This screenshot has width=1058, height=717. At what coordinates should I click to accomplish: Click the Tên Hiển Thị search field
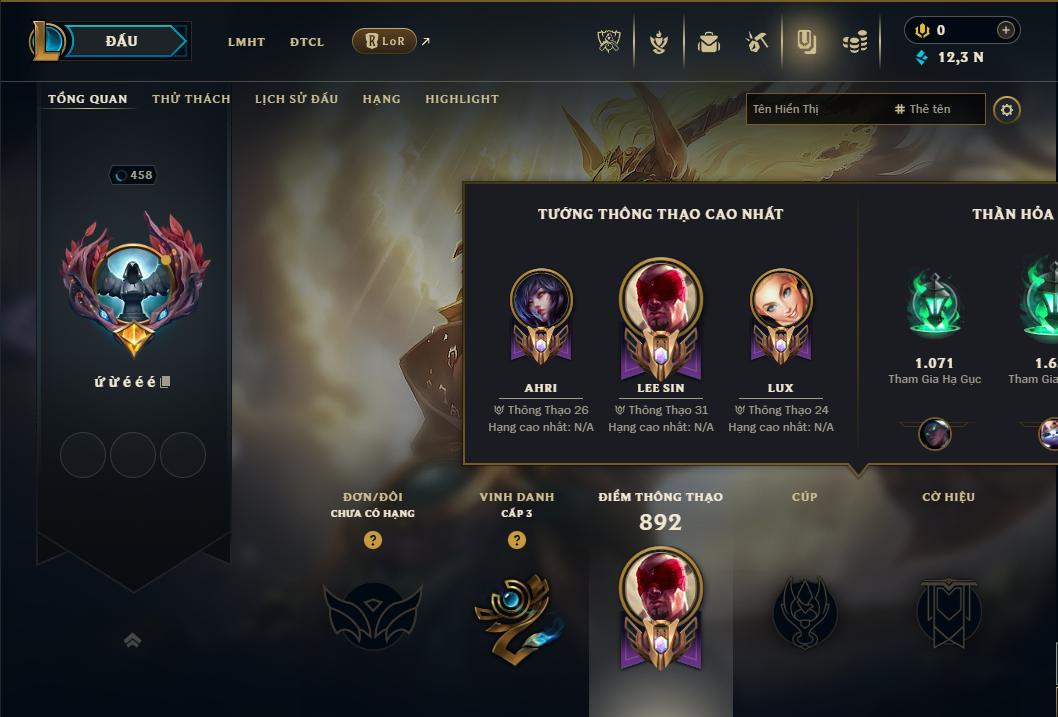[815, 109]
